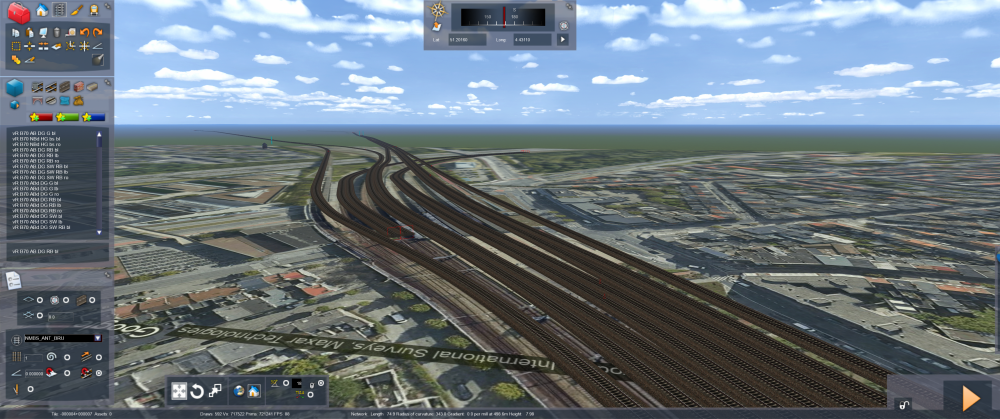Select the house icon tab
This screenshot has height=419, width=1000.
click(43, 10)
